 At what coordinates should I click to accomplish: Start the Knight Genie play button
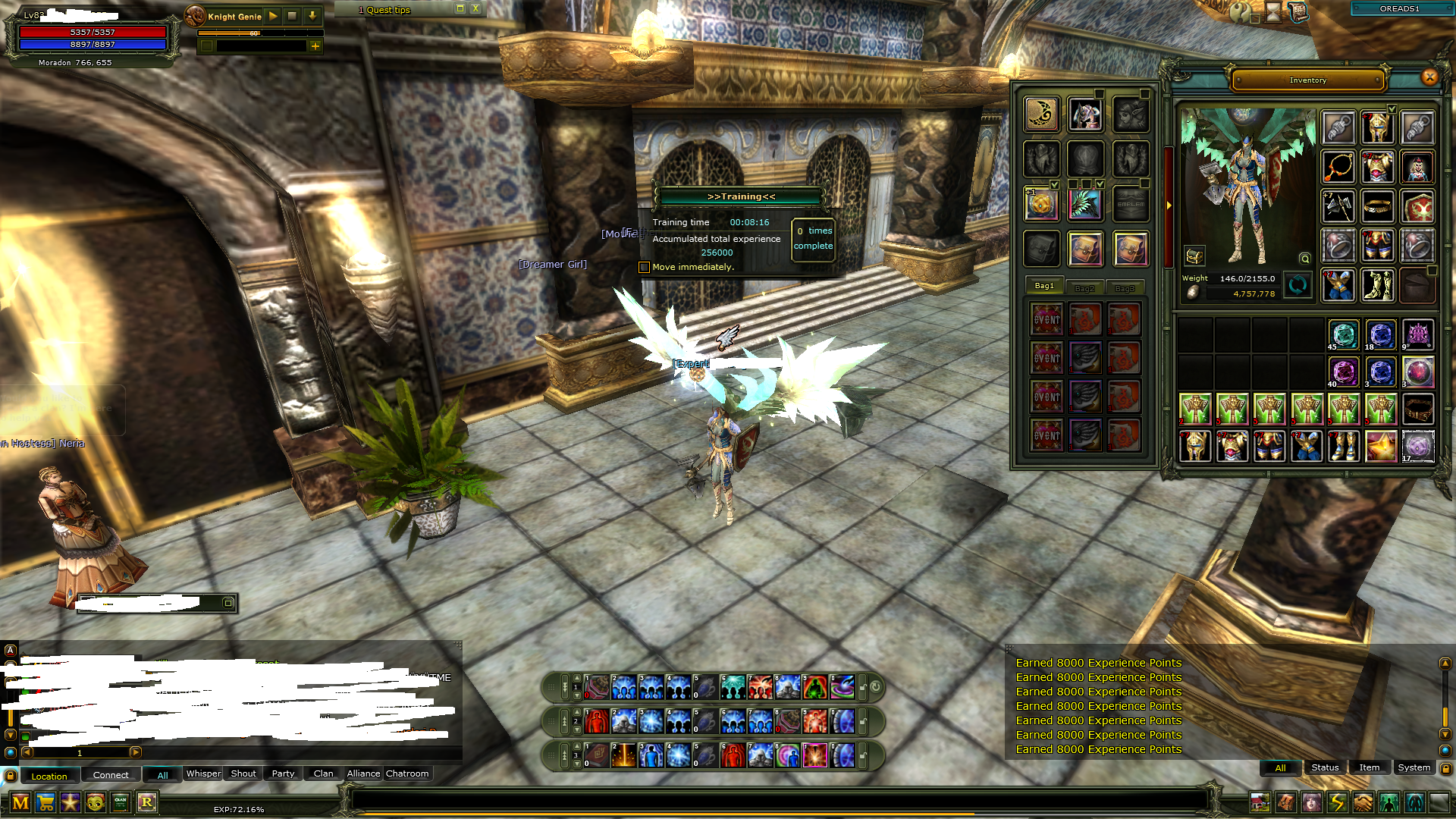pos(273,15)
